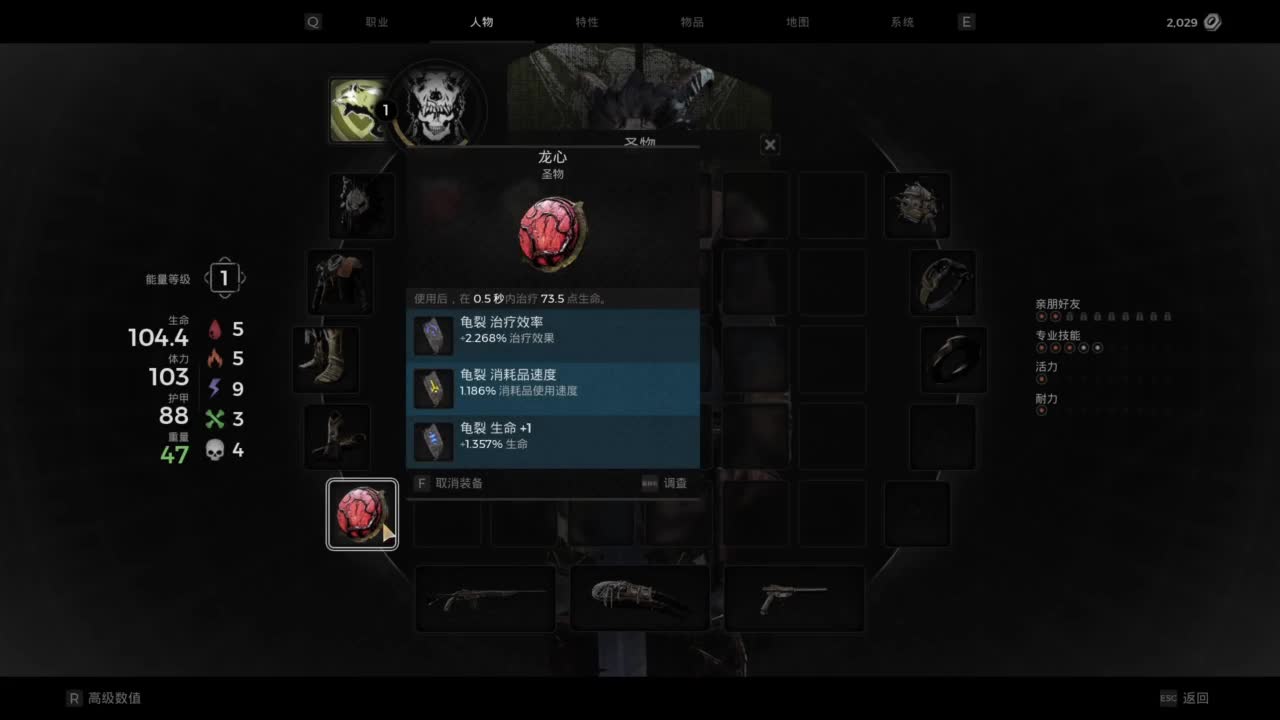The image size is (1280, 720).
Task: Select the 龟裂 治疗效率 mod entry
Action: pos(553,330)
